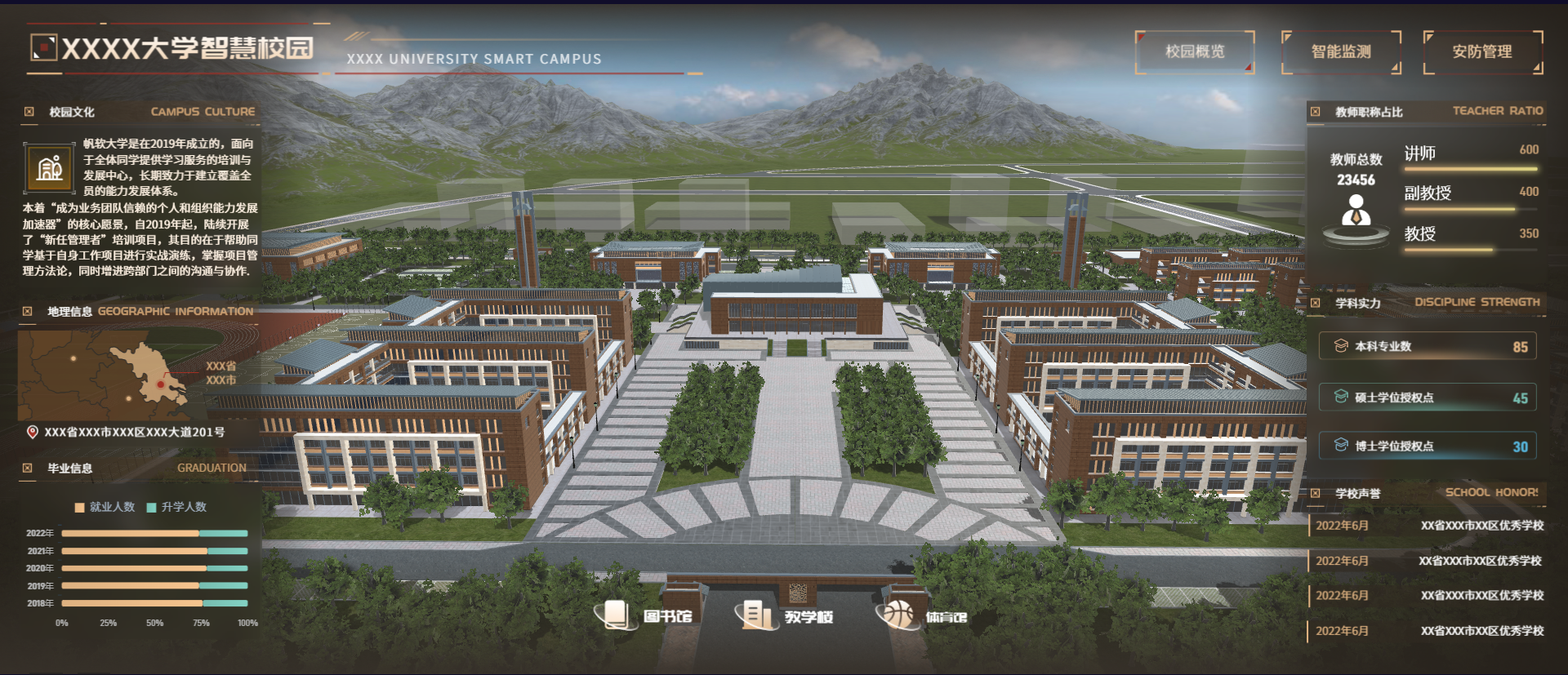
Task: Switch to the 校园概览 tab
Action: tap(1194, 51)
